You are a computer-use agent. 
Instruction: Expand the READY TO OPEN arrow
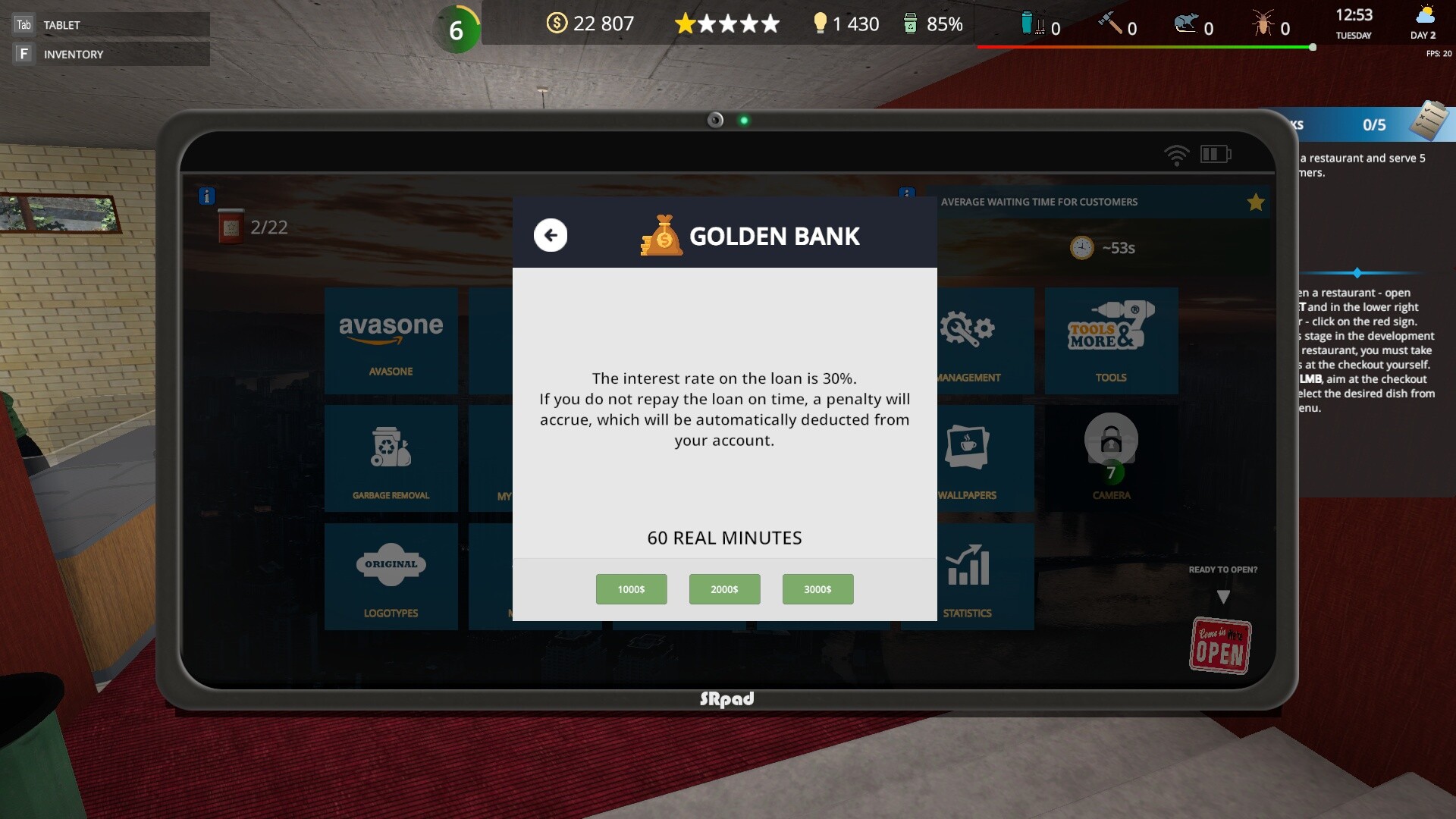click(1222, 598)
